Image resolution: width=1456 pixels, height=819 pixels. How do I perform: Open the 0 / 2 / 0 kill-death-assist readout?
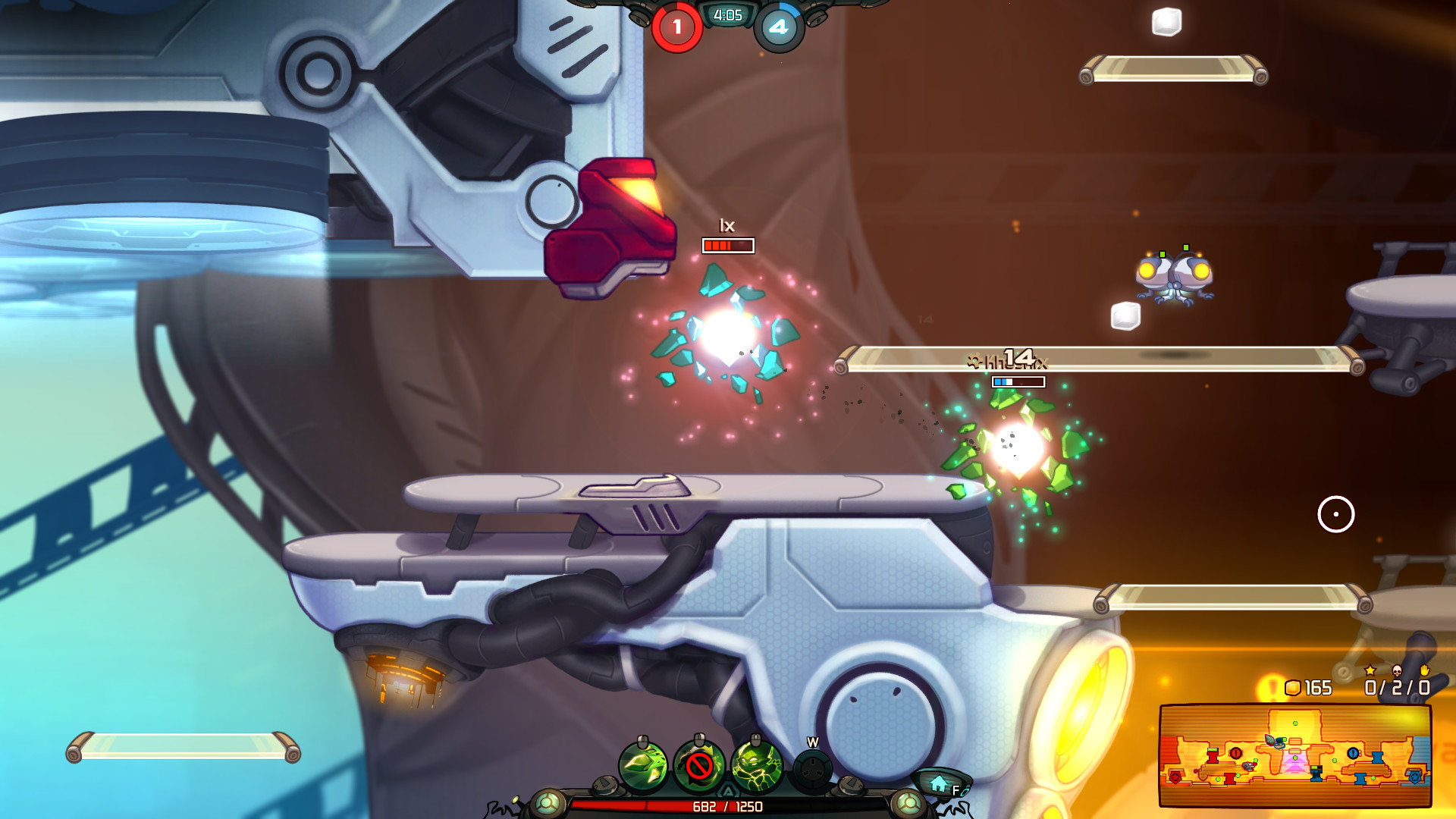1398,687
